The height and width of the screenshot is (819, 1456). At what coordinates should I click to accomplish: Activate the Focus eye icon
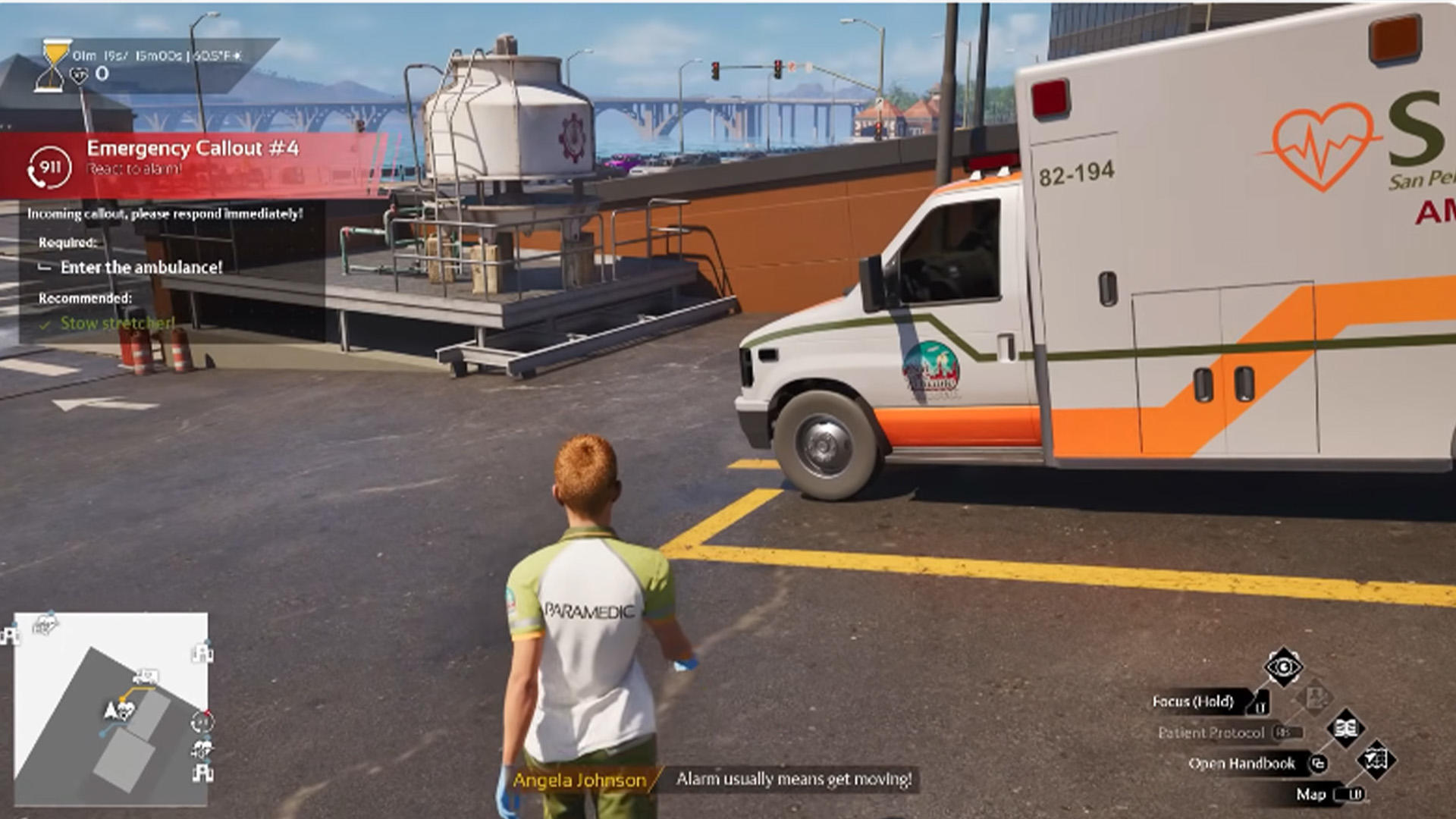point(1283,667)
